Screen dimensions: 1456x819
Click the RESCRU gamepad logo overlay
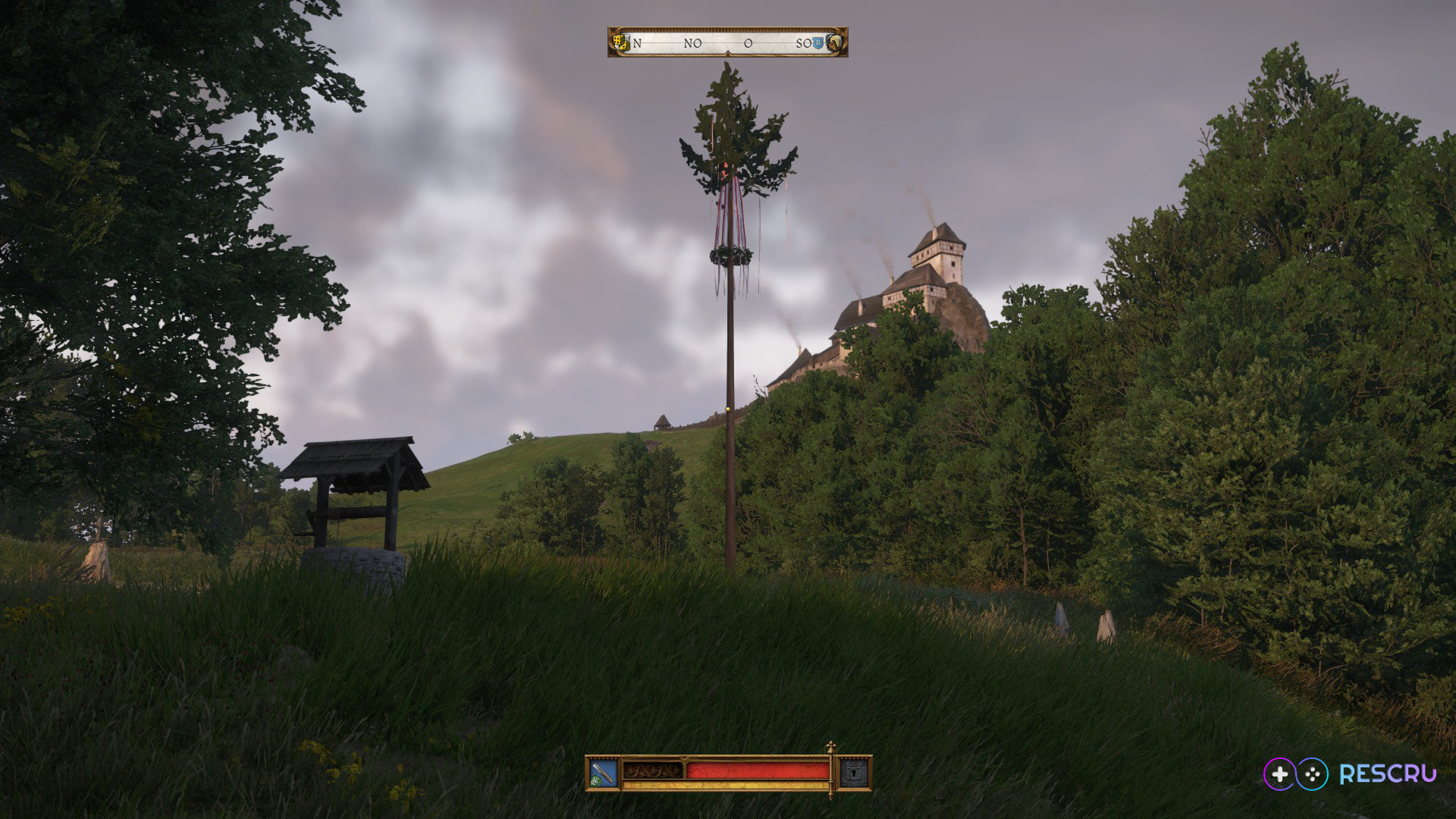[x=1350, y=773]
